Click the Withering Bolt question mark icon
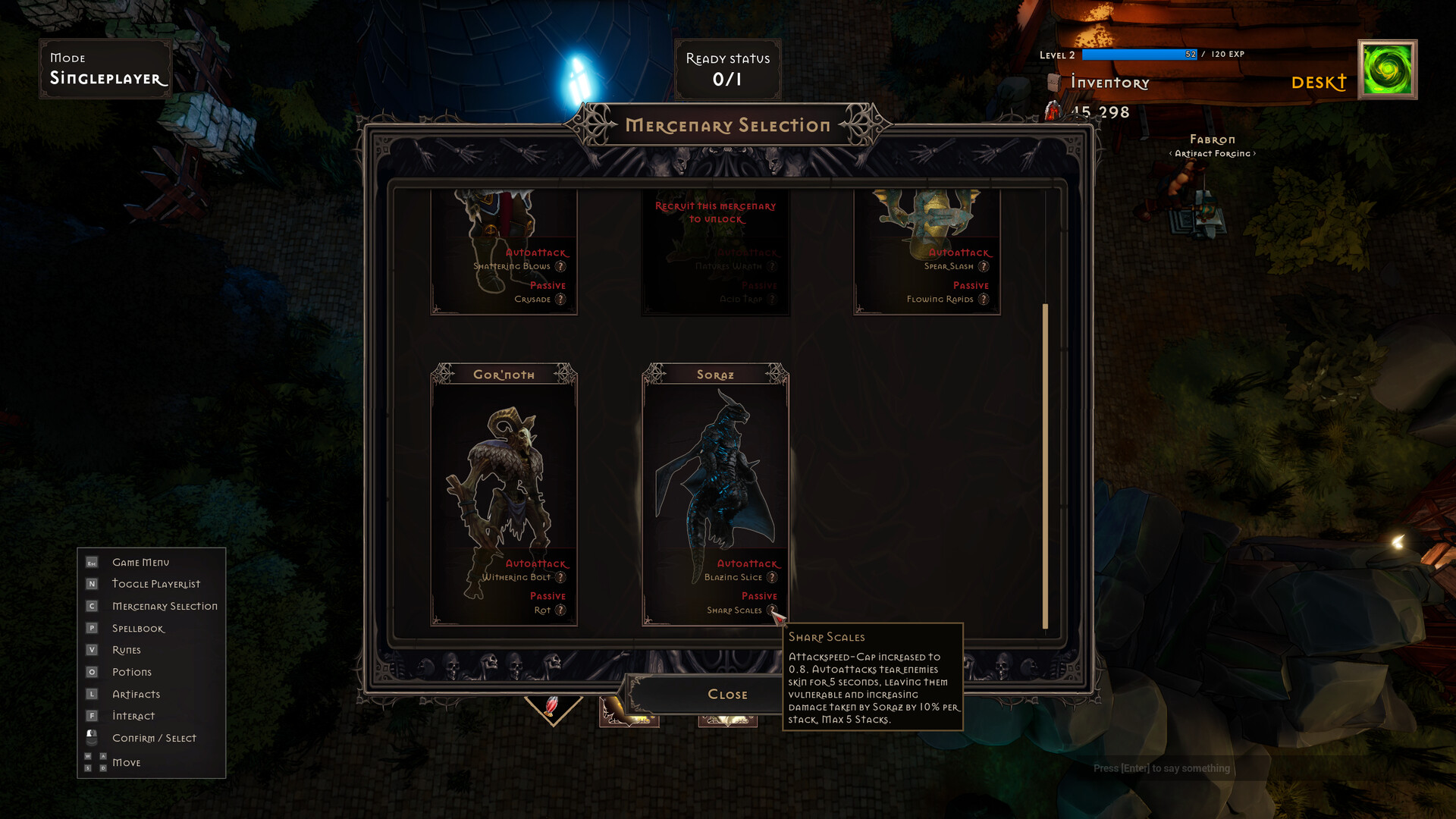 click(x=560, y=577)
